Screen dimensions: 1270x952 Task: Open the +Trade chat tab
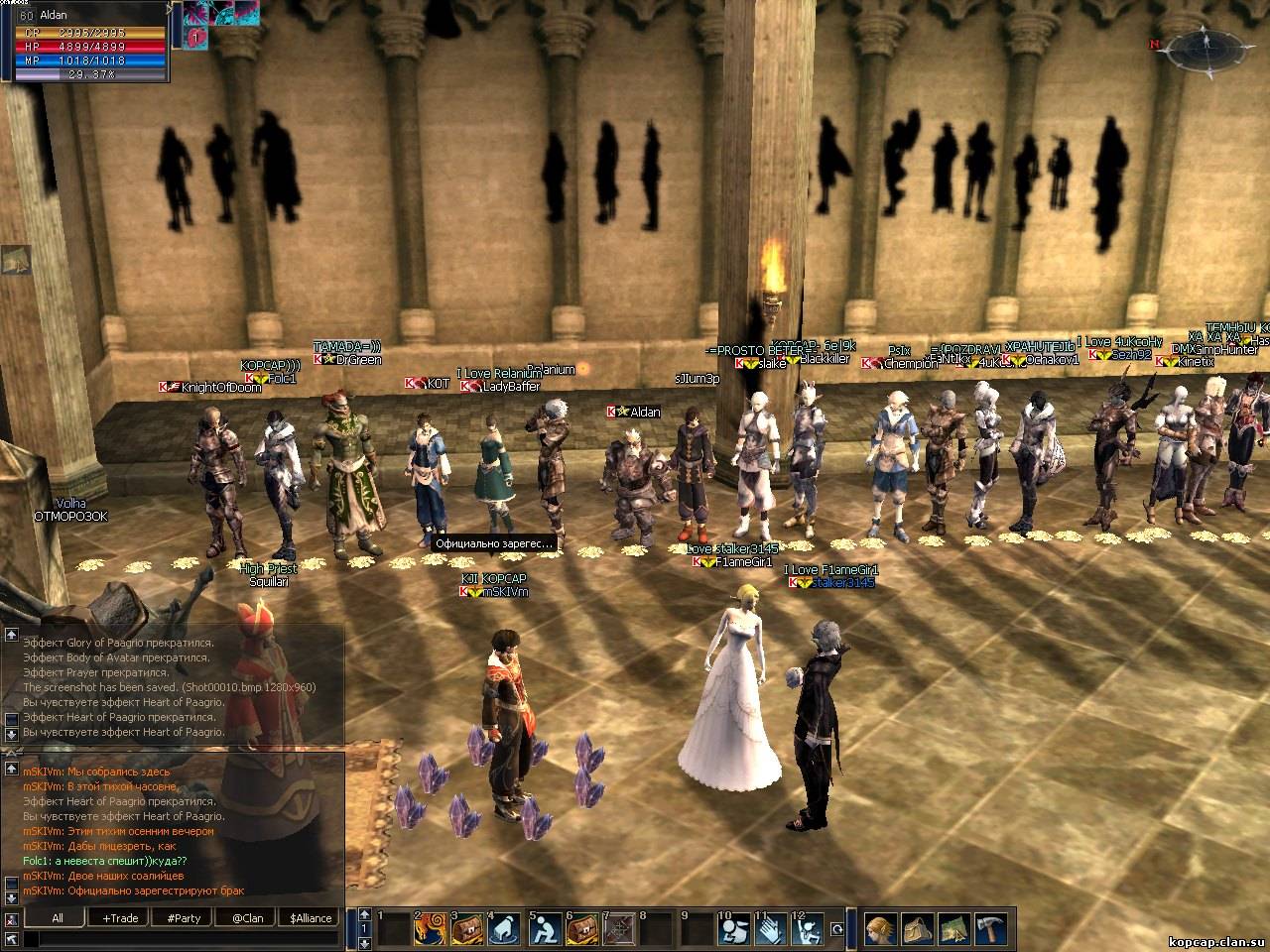[120, 918]
